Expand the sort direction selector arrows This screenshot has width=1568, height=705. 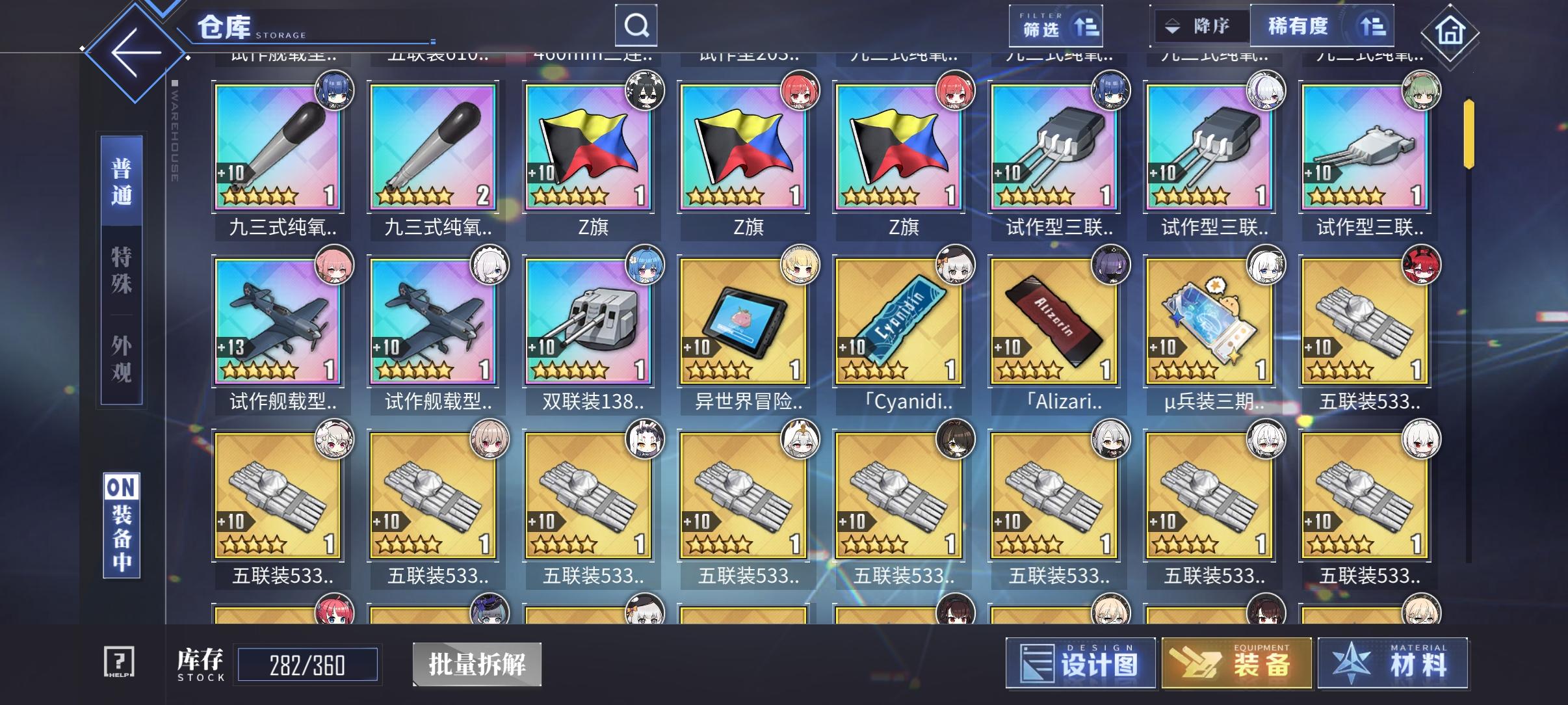click(x=1173, y=26)
